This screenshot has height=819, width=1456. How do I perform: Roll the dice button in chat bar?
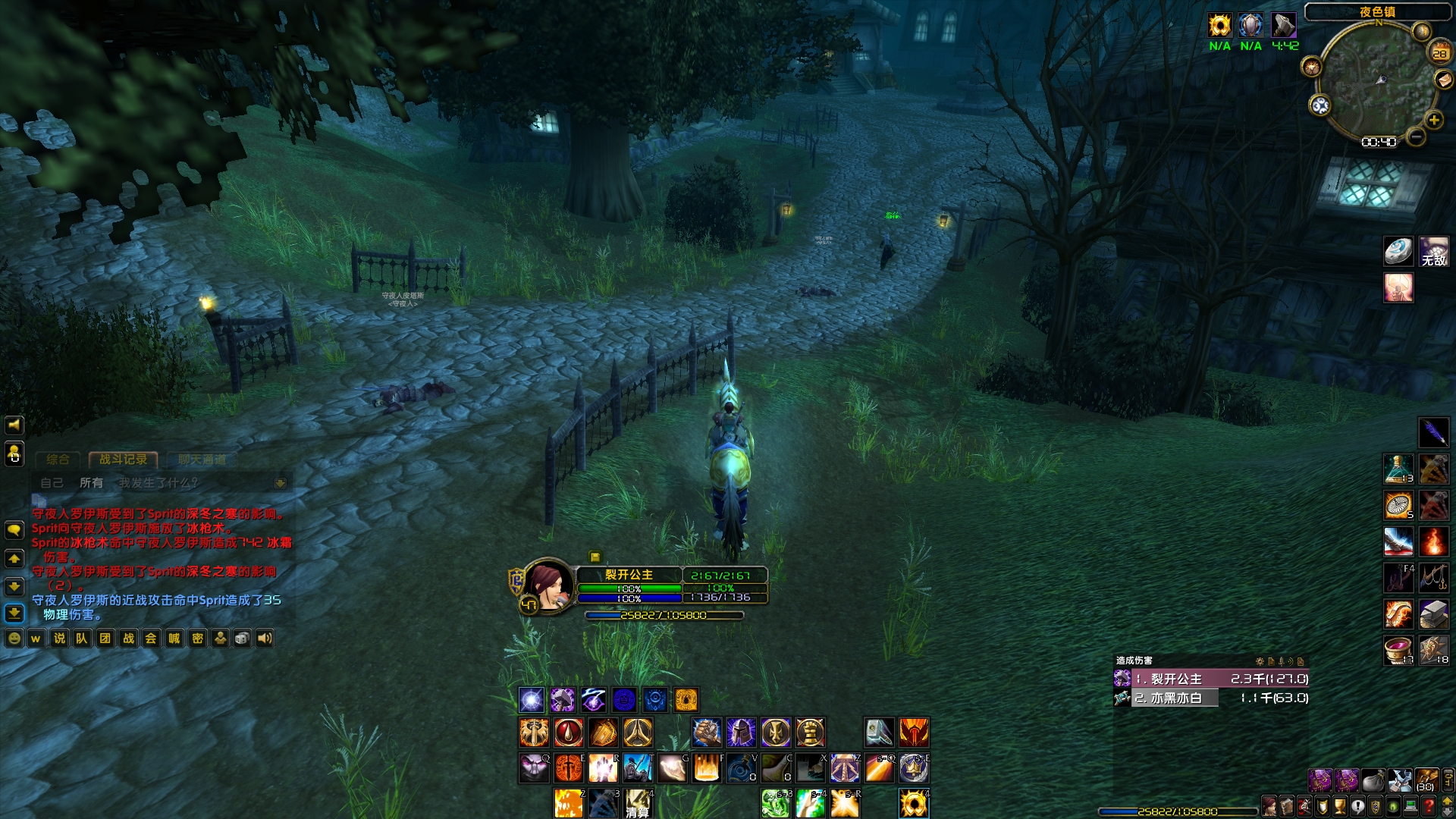click(242, 639)
